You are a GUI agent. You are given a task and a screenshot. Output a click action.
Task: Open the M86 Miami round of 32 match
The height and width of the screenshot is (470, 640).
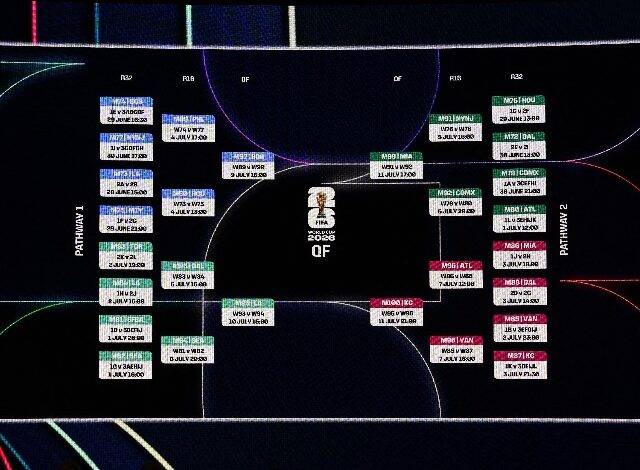pos(518,254)
